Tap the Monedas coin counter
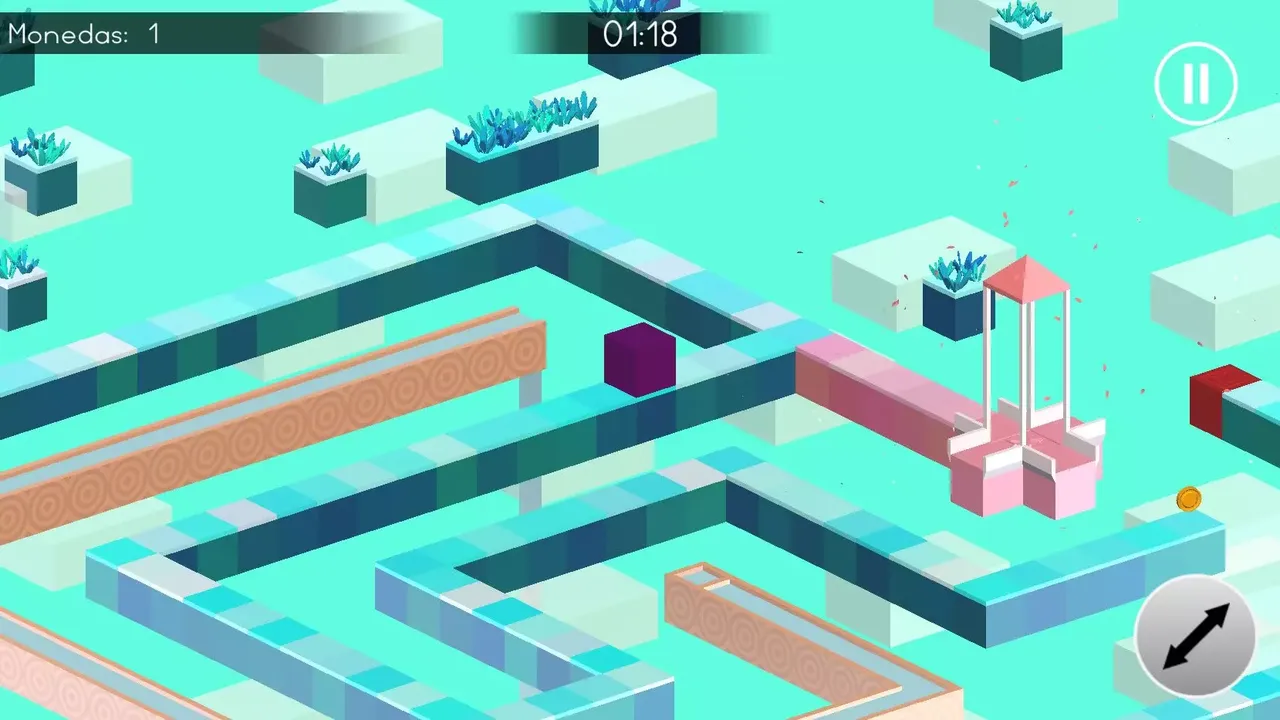The width and height of the screenshot is (1280, 720). (152, 34)
